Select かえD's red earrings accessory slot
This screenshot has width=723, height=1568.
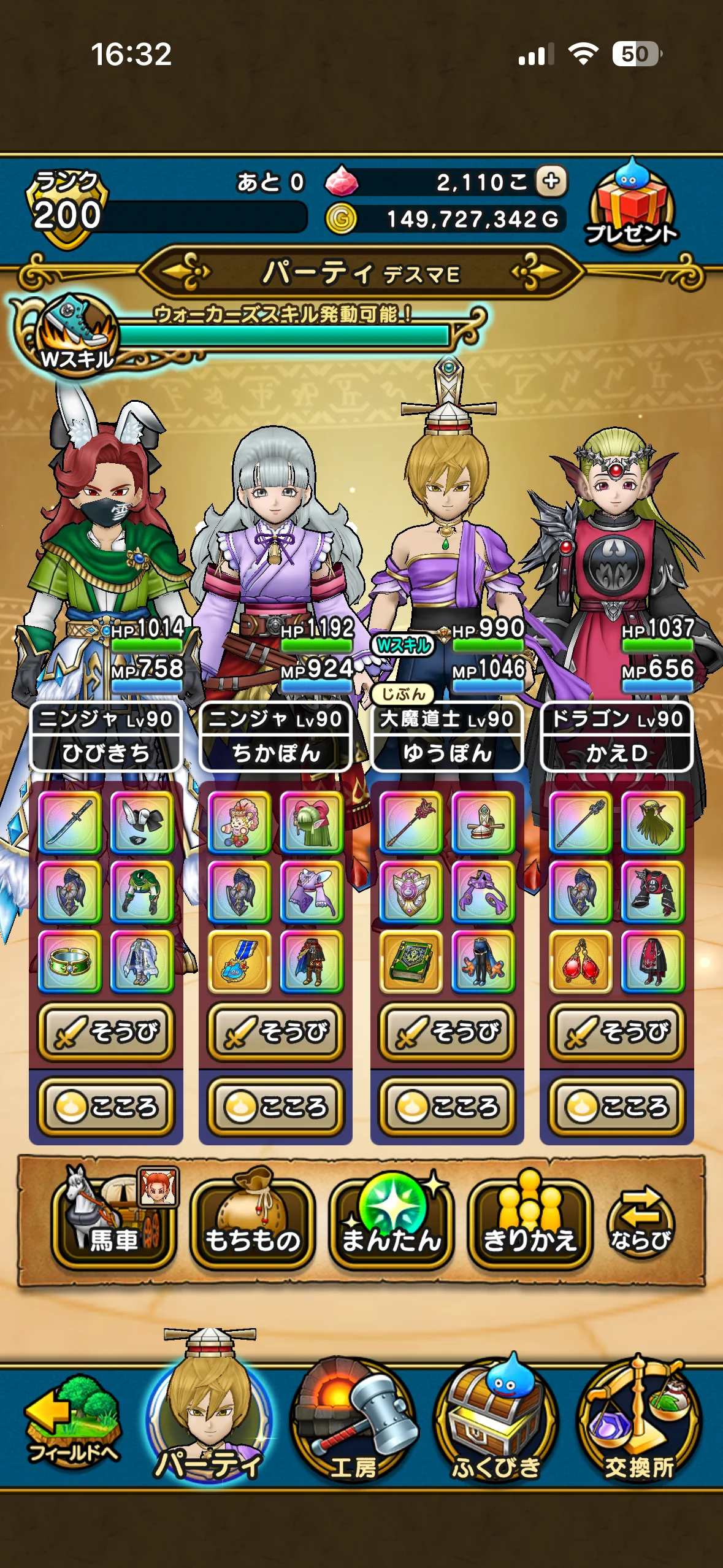pos(581,961)
